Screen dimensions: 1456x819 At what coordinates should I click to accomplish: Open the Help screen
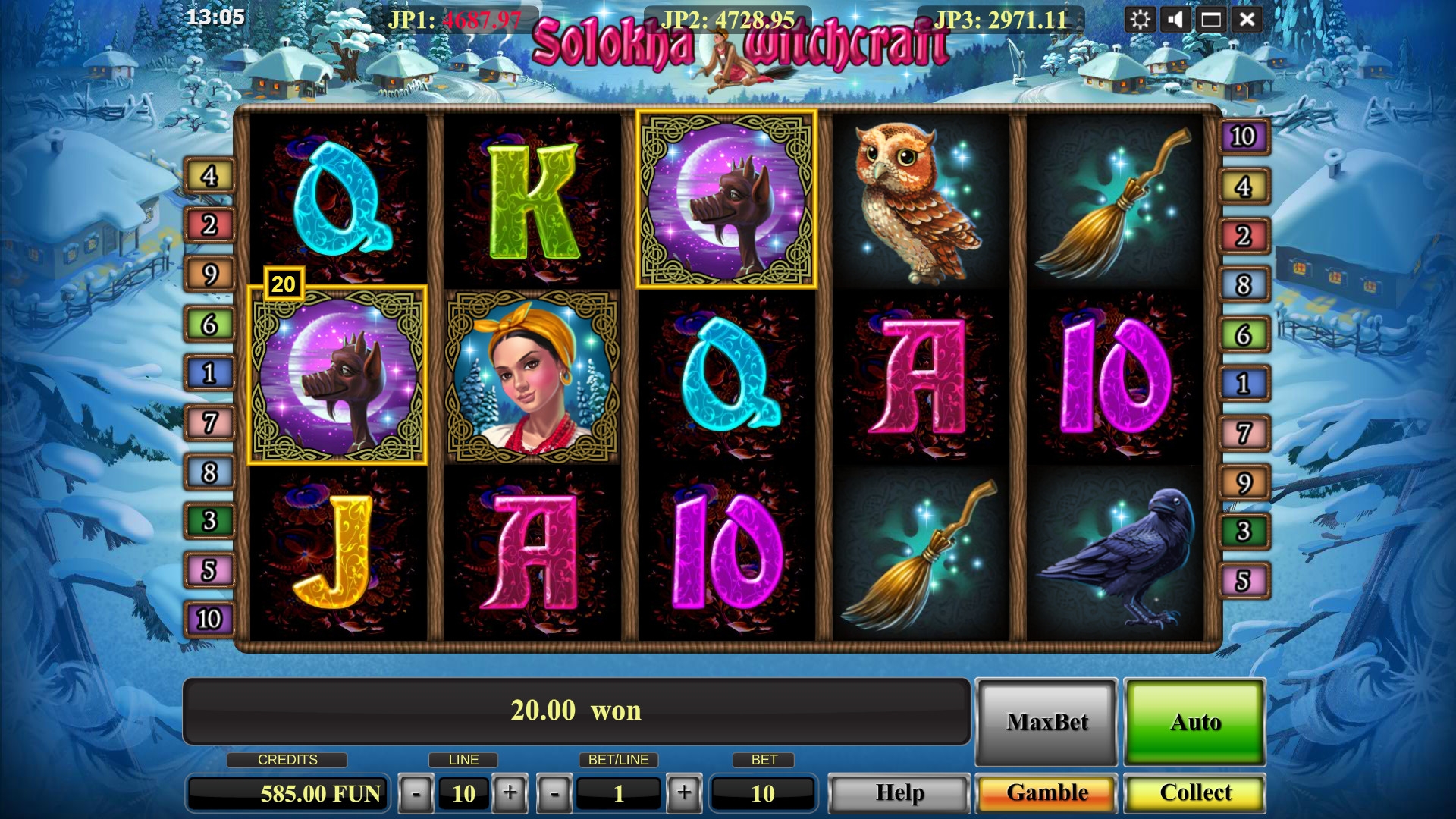click(x=899, y=793)
